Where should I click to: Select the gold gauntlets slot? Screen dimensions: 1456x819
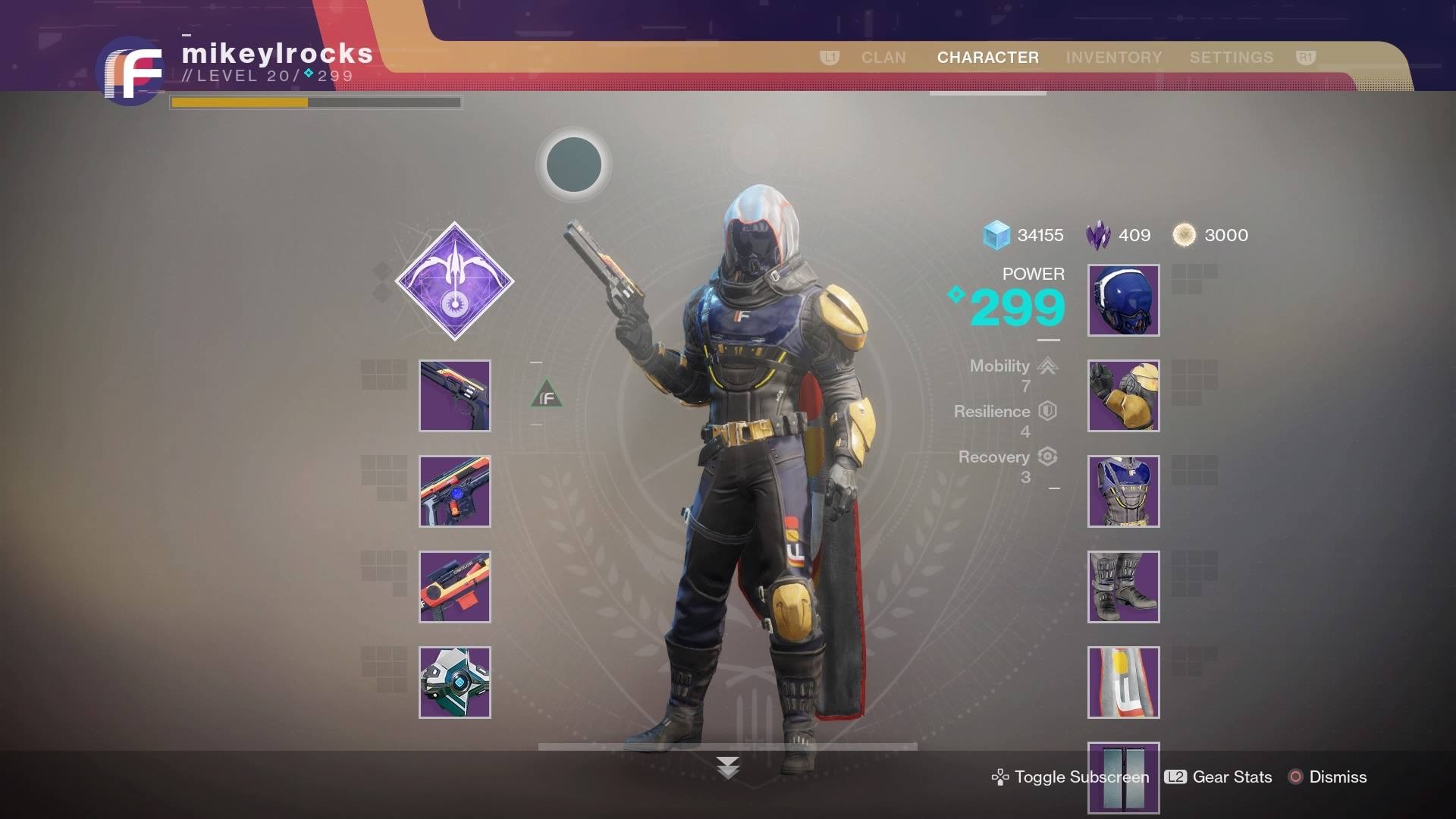pyautogui.click(x=1123, y=396)
